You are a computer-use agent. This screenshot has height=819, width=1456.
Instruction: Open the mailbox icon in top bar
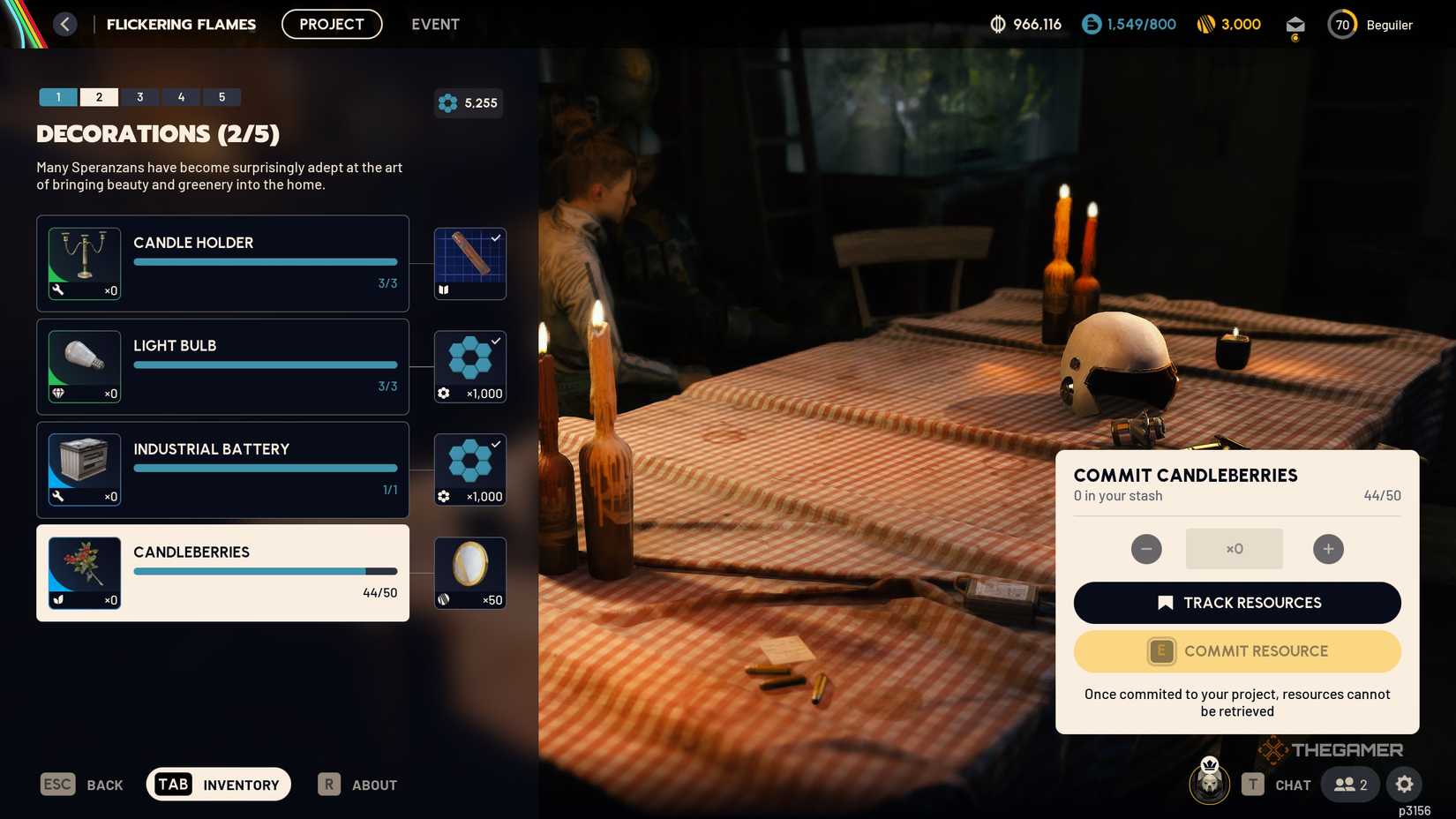click(1295, 24)
